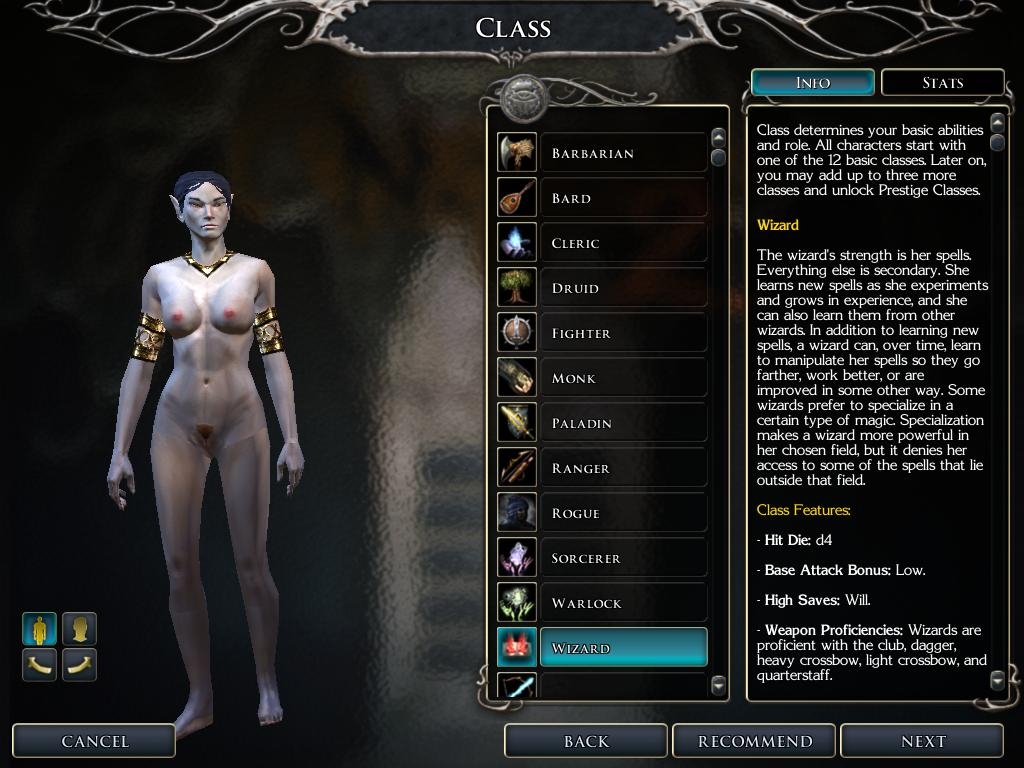
Task: Pick the Cleric class
Action: (x=622, y=243)
